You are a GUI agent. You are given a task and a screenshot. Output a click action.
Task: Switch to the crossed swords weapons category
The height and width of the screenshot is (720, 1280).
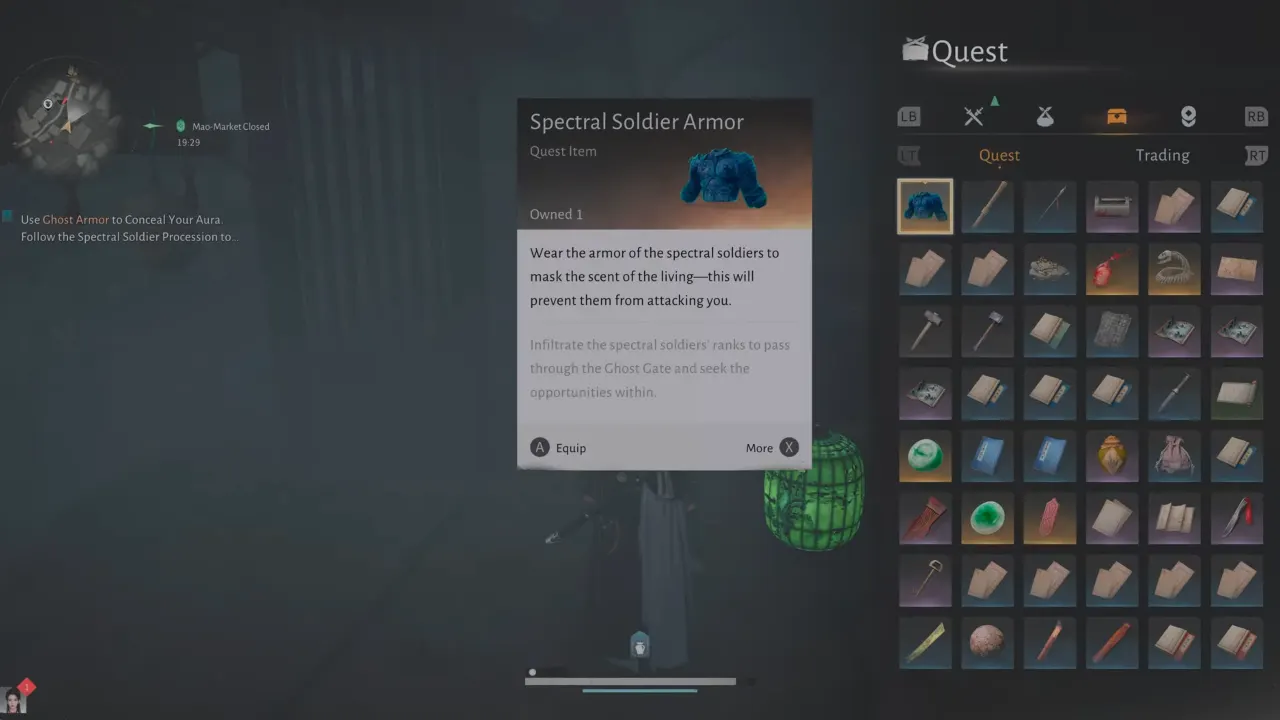973,115
